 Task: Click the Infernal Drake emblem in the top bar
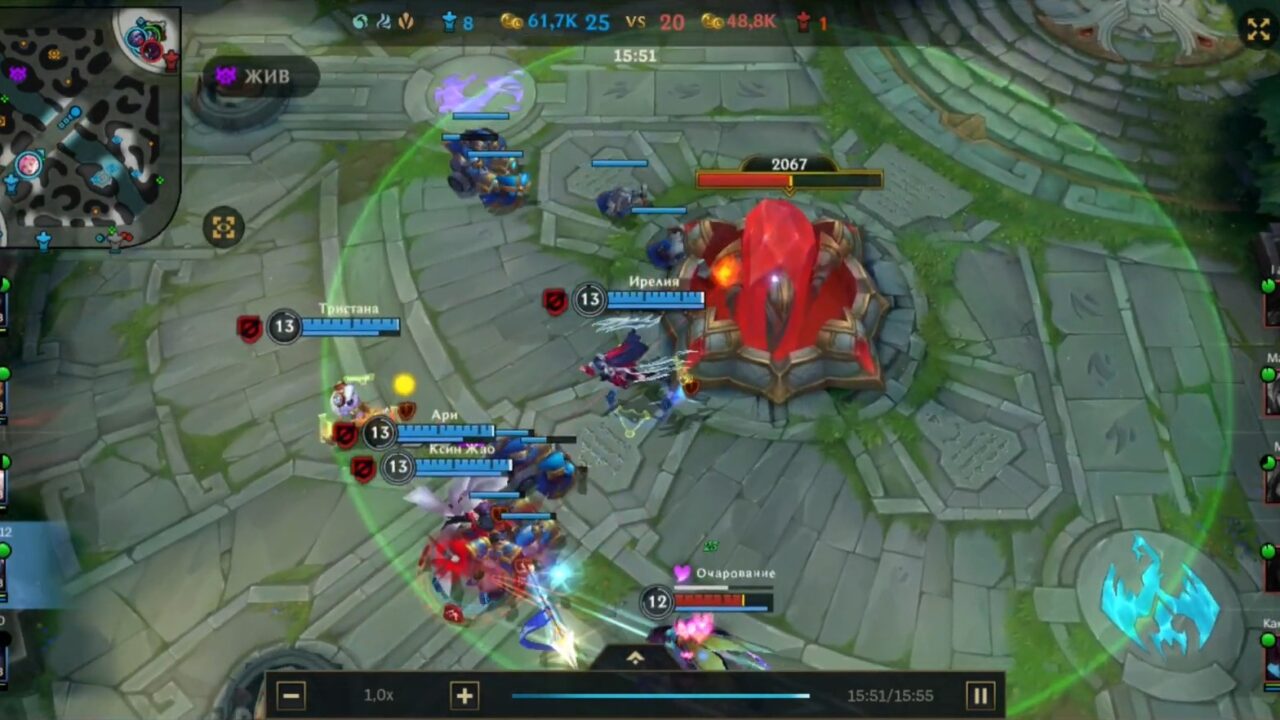[x=403, y=20]
